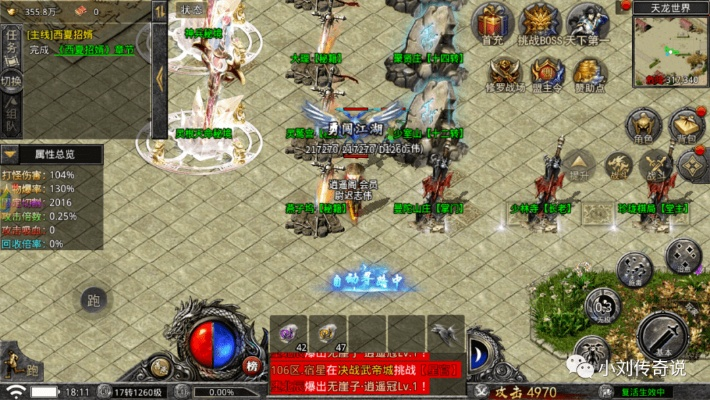Image resolution: width=710 pixels, height=400 pixels.
Task: Enter the 修罗战场 battlefield
Action: coord(504,71)
